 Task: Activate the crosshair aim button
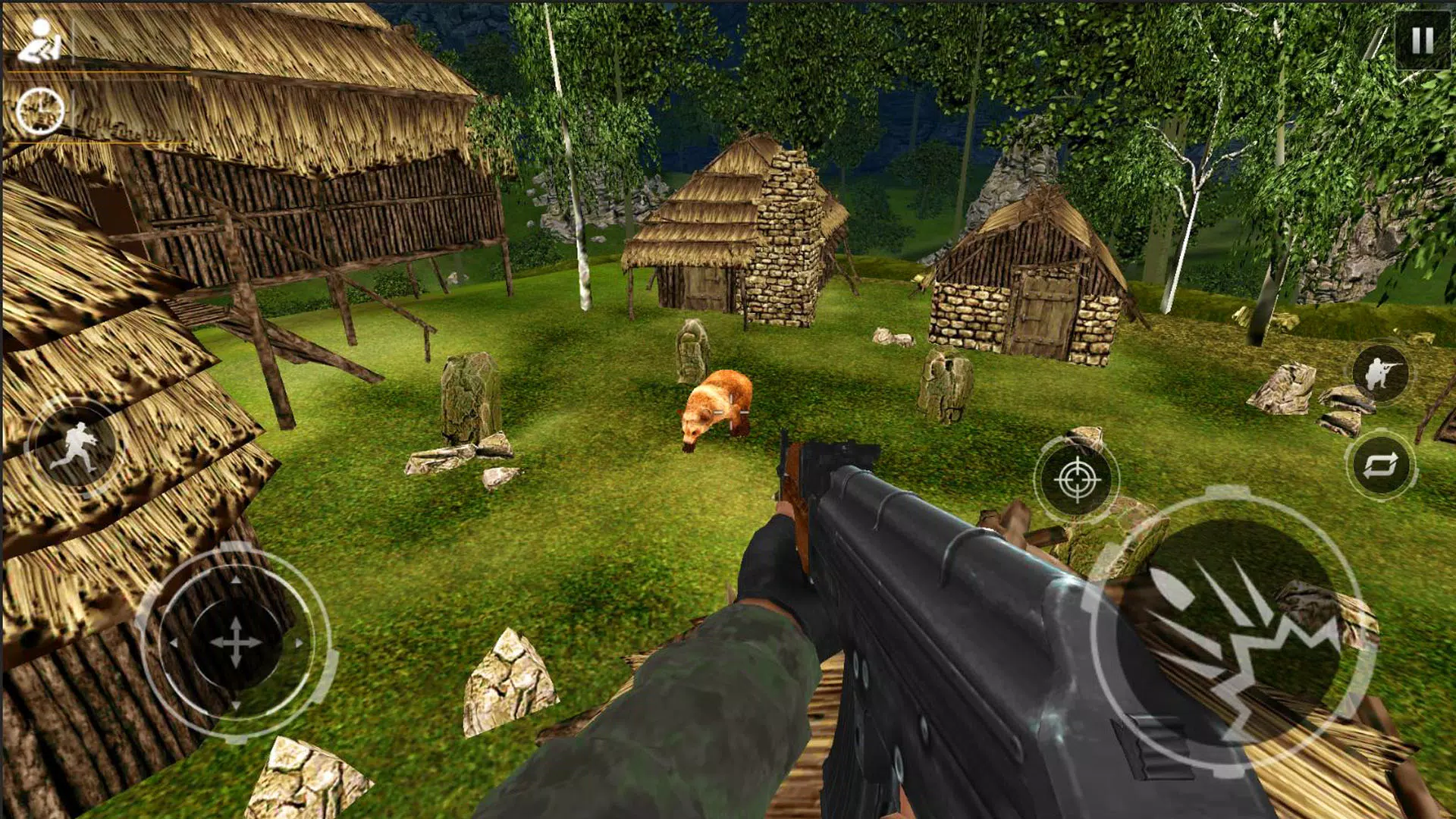point(1077,479)
